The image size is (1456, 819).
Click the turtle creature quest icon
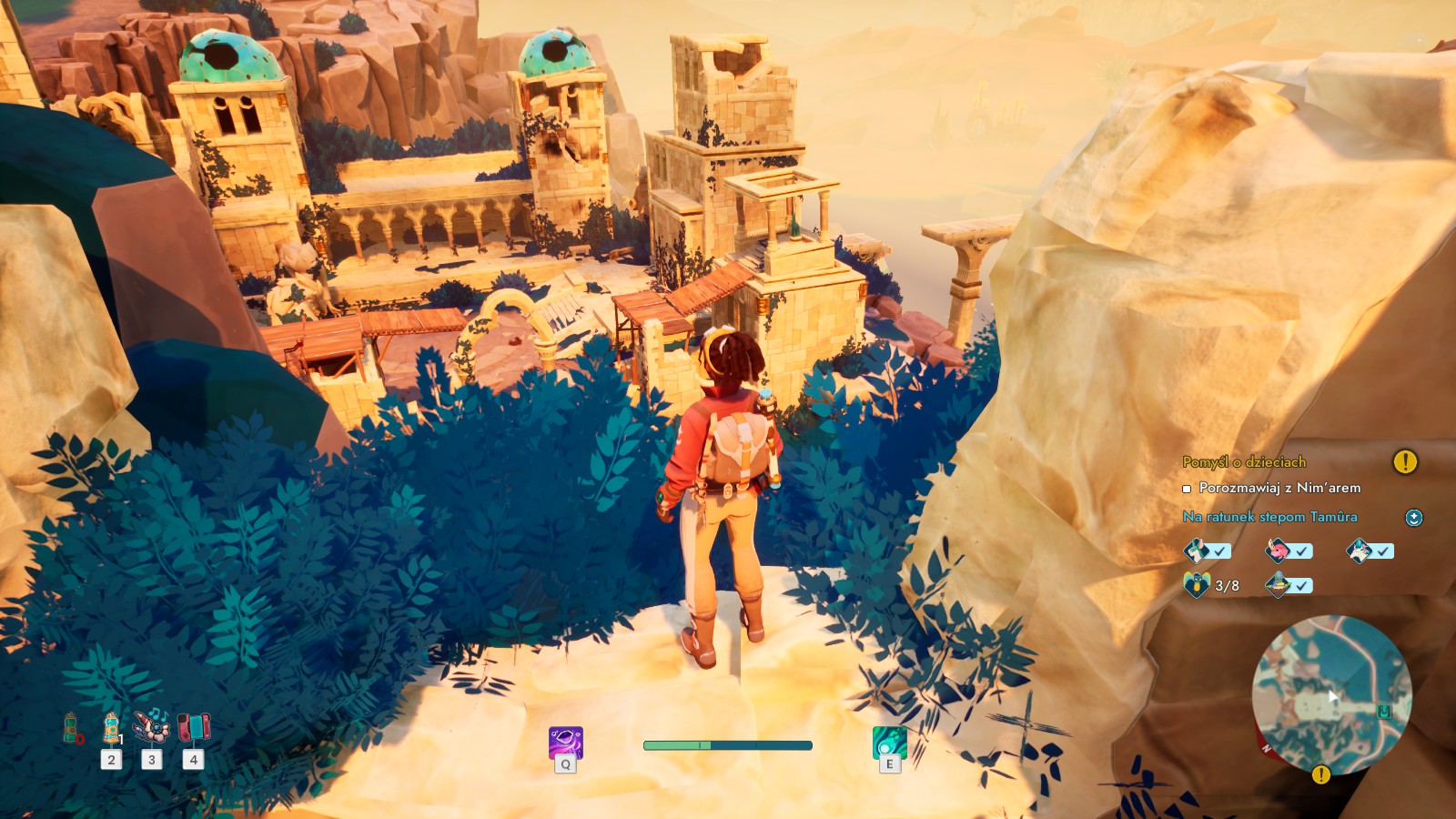[x=1278, y=585]
